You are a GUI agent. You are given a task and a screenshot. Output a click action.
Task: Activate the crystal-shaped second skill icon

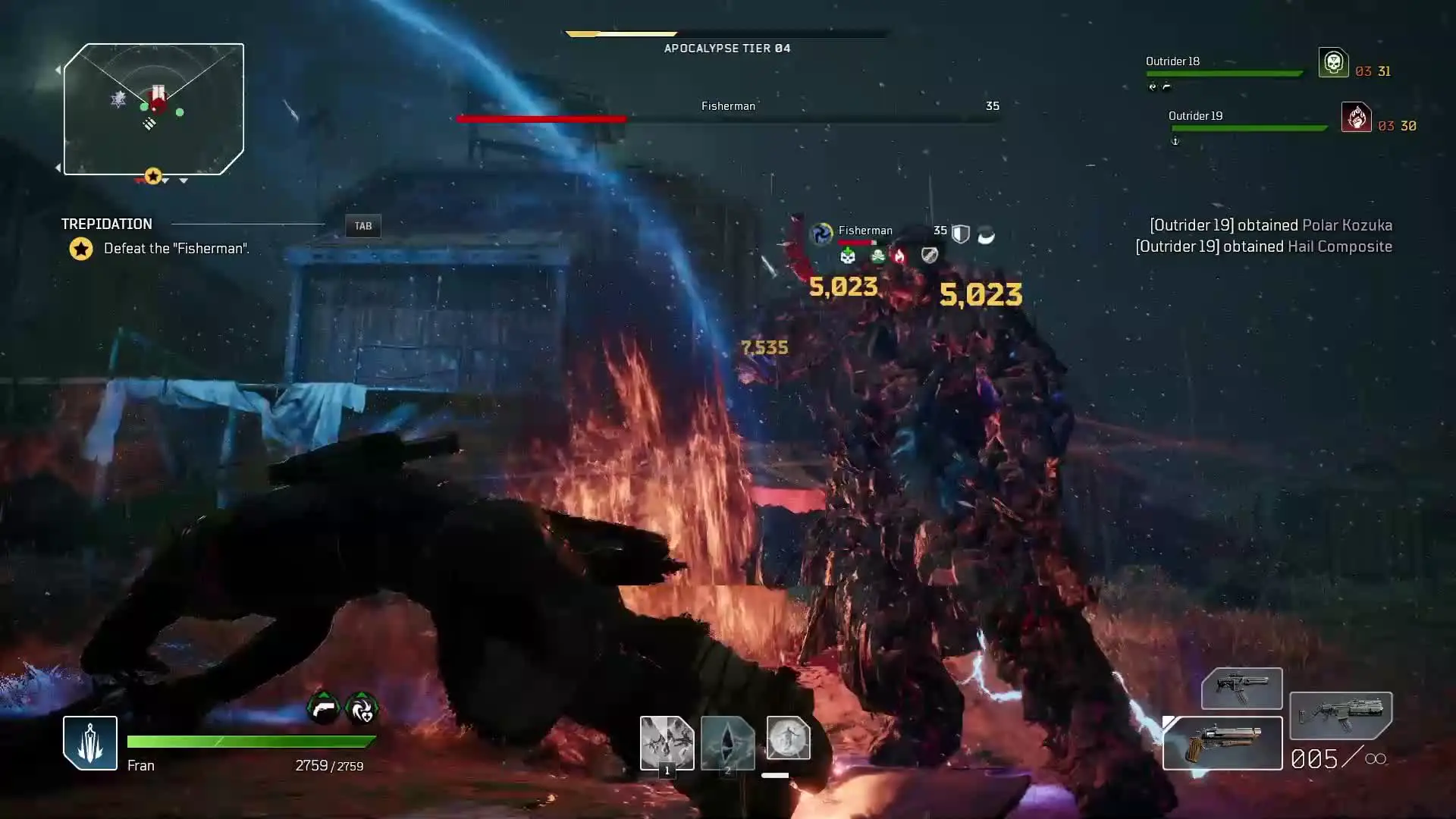point(727,743)
